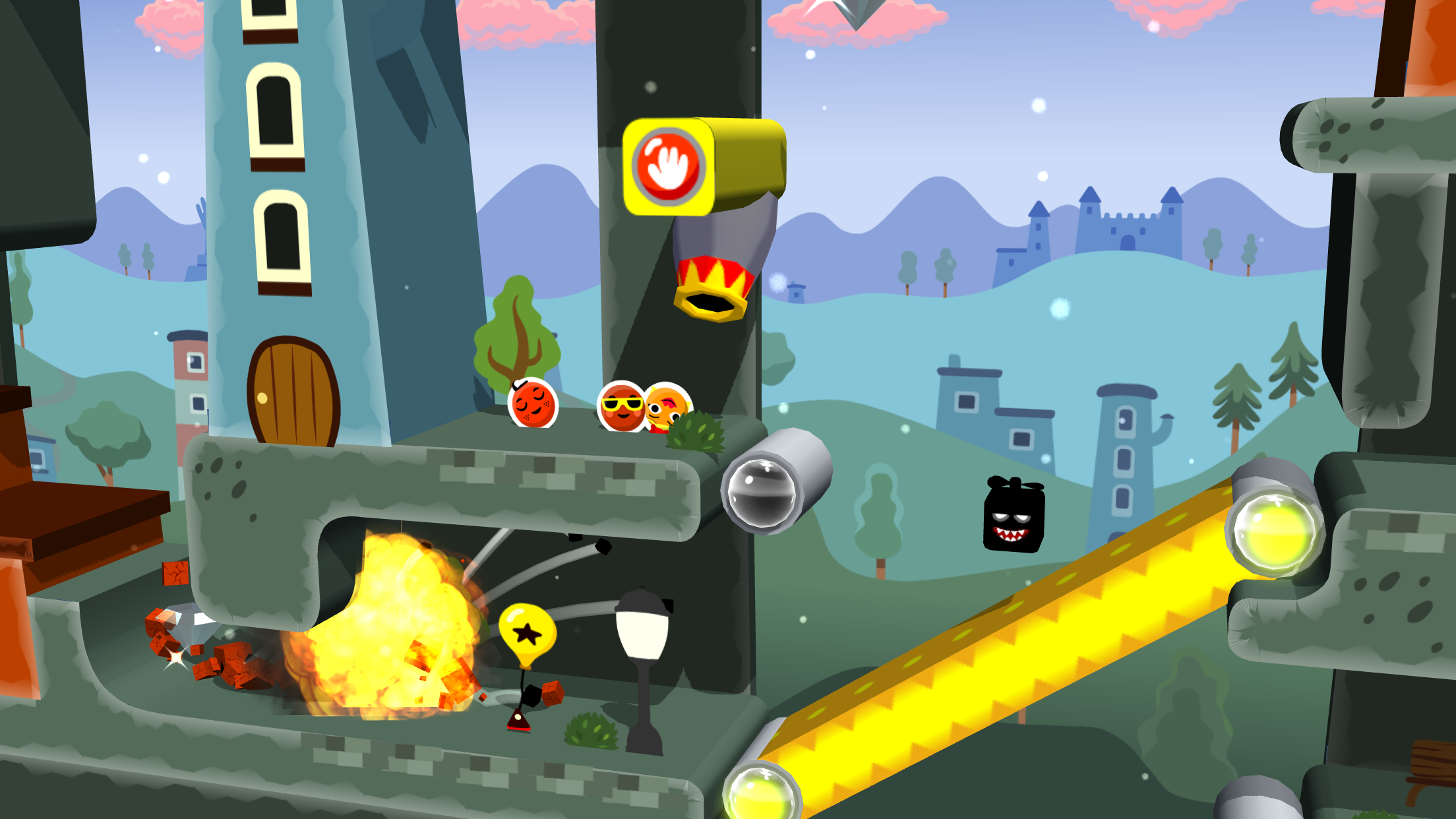The width and height of the screenshot is (1456, 819).
Task: Tap the red hand button on the yellow block
Action: click(667, 166)
